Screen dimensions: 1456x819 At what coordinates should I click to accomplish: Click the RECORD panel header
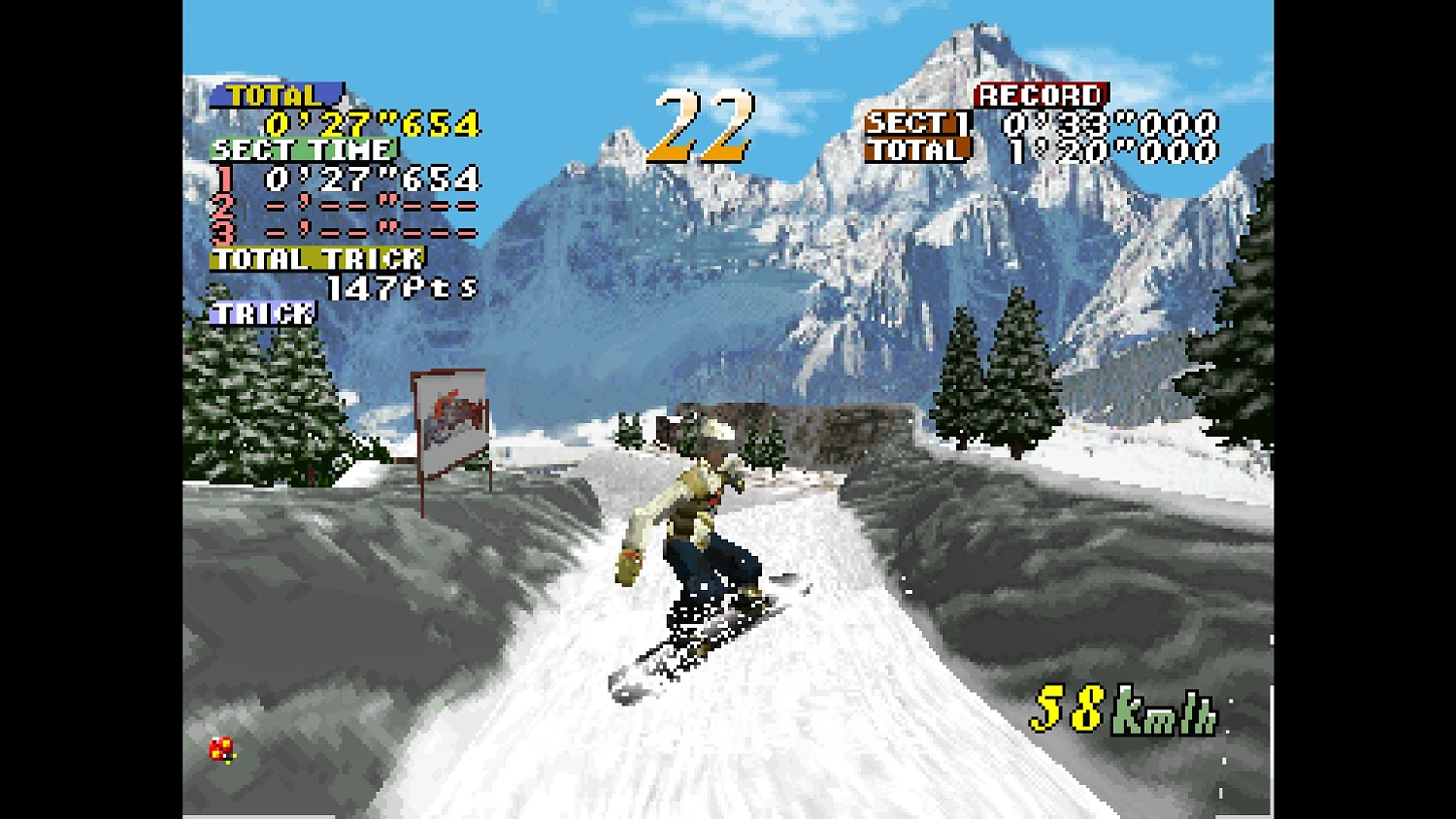1039,95
